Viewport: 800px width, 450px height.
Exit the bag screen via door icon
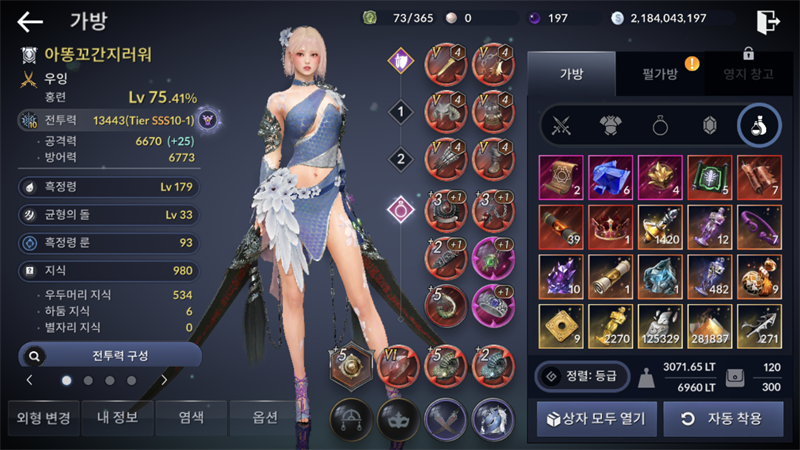tap(768, 21)
